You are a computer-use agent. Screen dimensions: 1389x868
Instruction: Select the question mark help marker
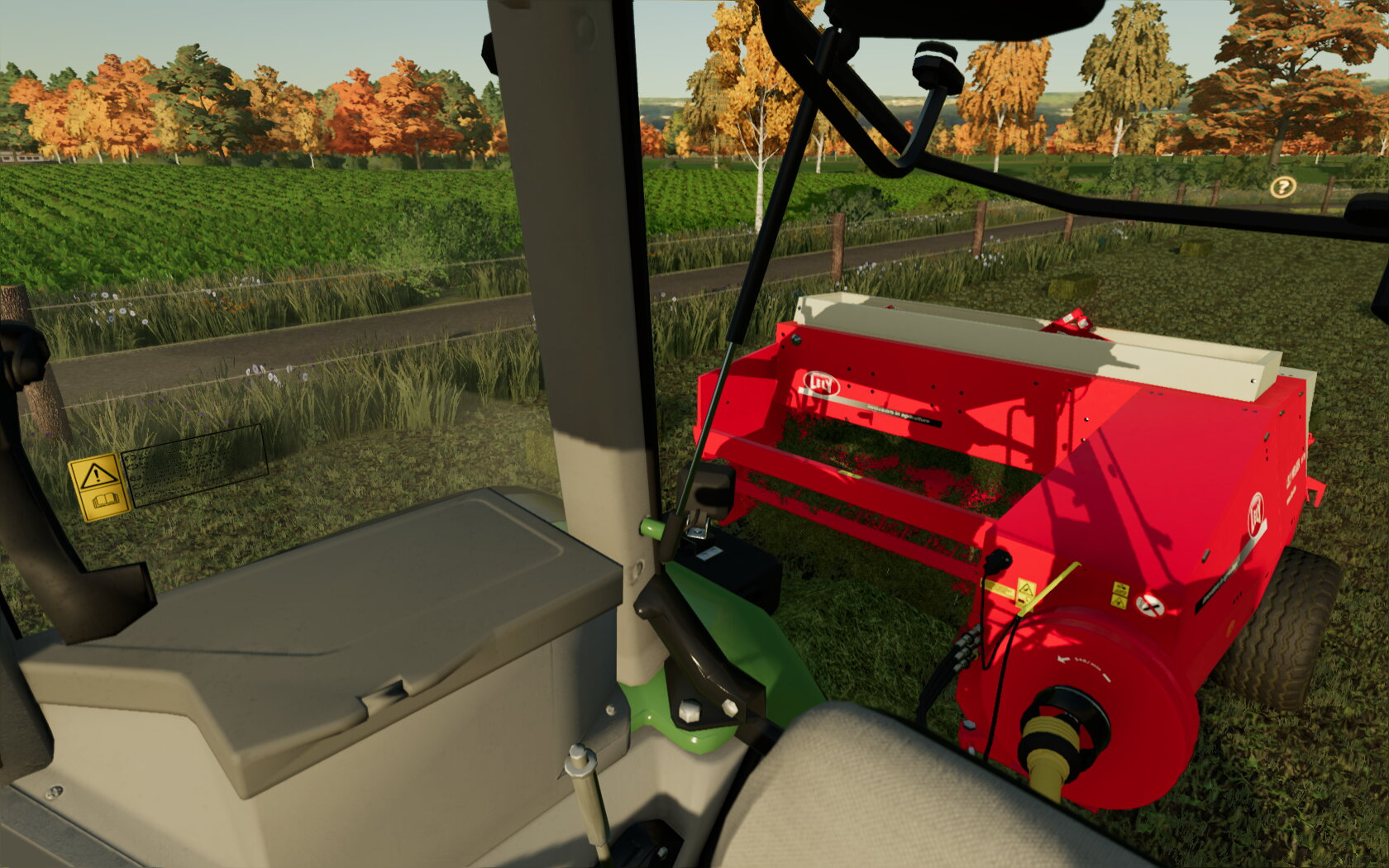point(1282,188)
